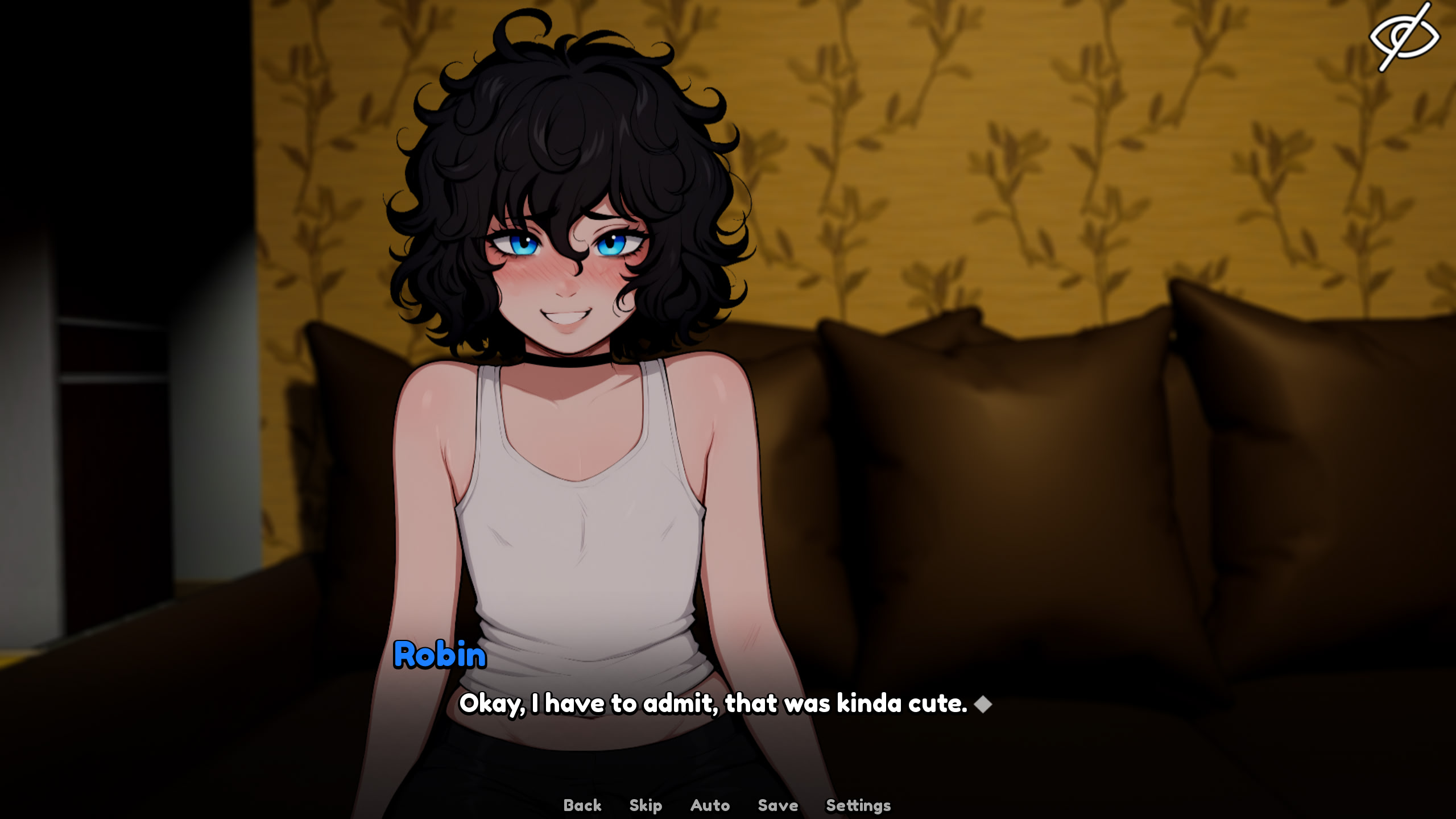Click the Save quick menu entry
The height and width of the screenshot is (819, 1456).
(x=778, y=804)
